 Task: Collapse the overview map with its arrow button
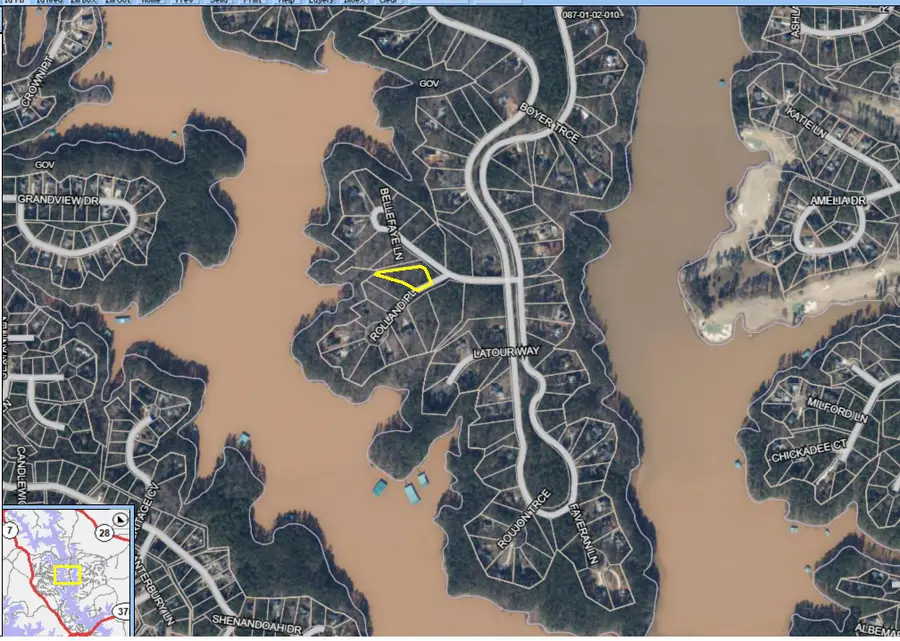(121, 520)
